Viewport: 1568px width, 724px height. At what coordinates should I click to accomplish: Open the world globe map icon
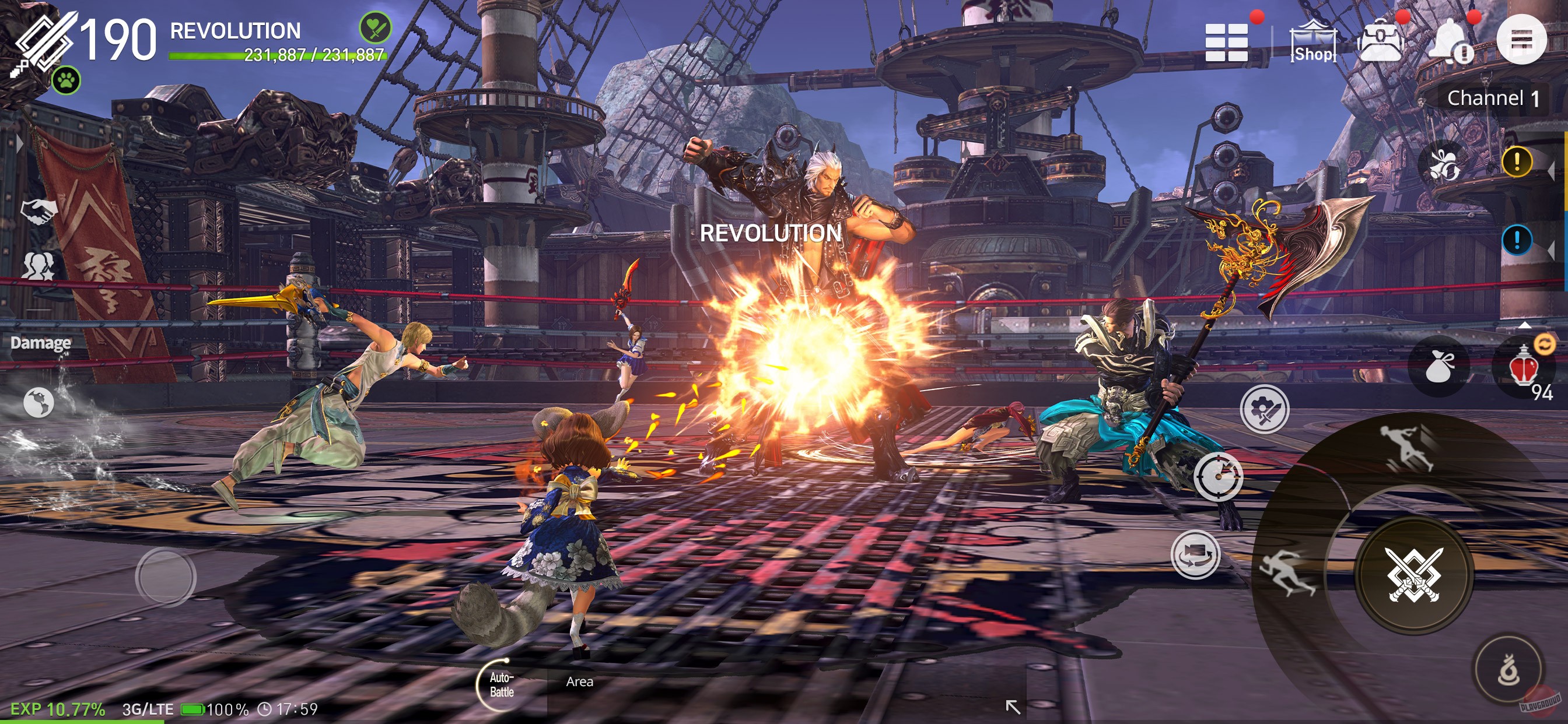click(39, 402)
